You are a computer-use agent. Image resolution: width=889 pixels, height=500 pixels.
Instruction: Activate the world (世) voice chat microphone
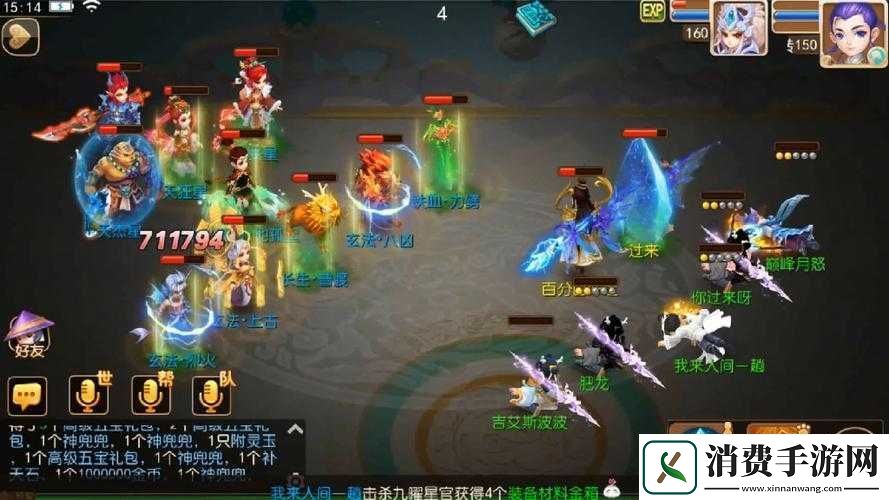tap(88, 396)
